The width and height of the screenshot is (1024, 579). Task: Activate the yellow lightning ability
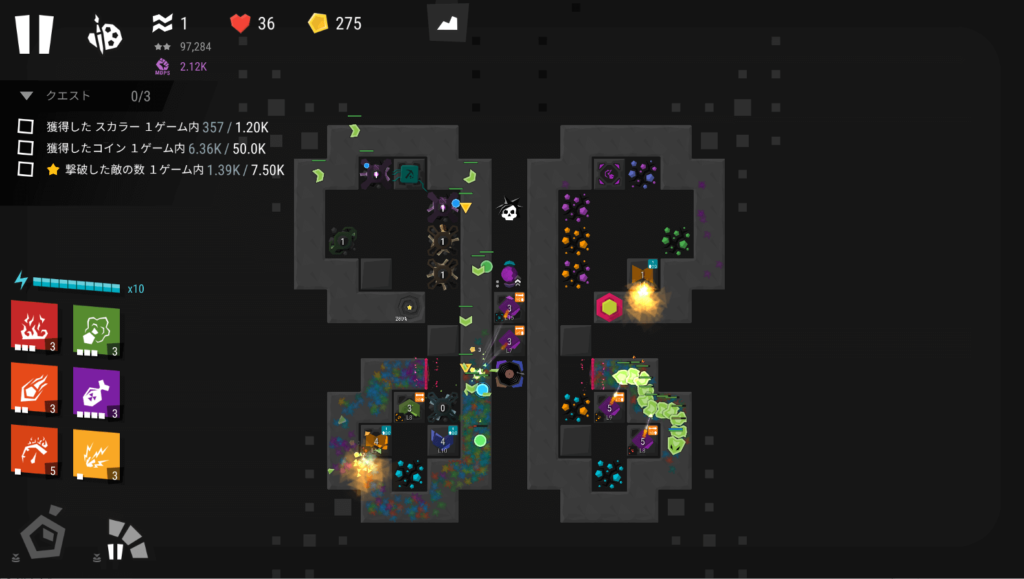coord(96,451)
